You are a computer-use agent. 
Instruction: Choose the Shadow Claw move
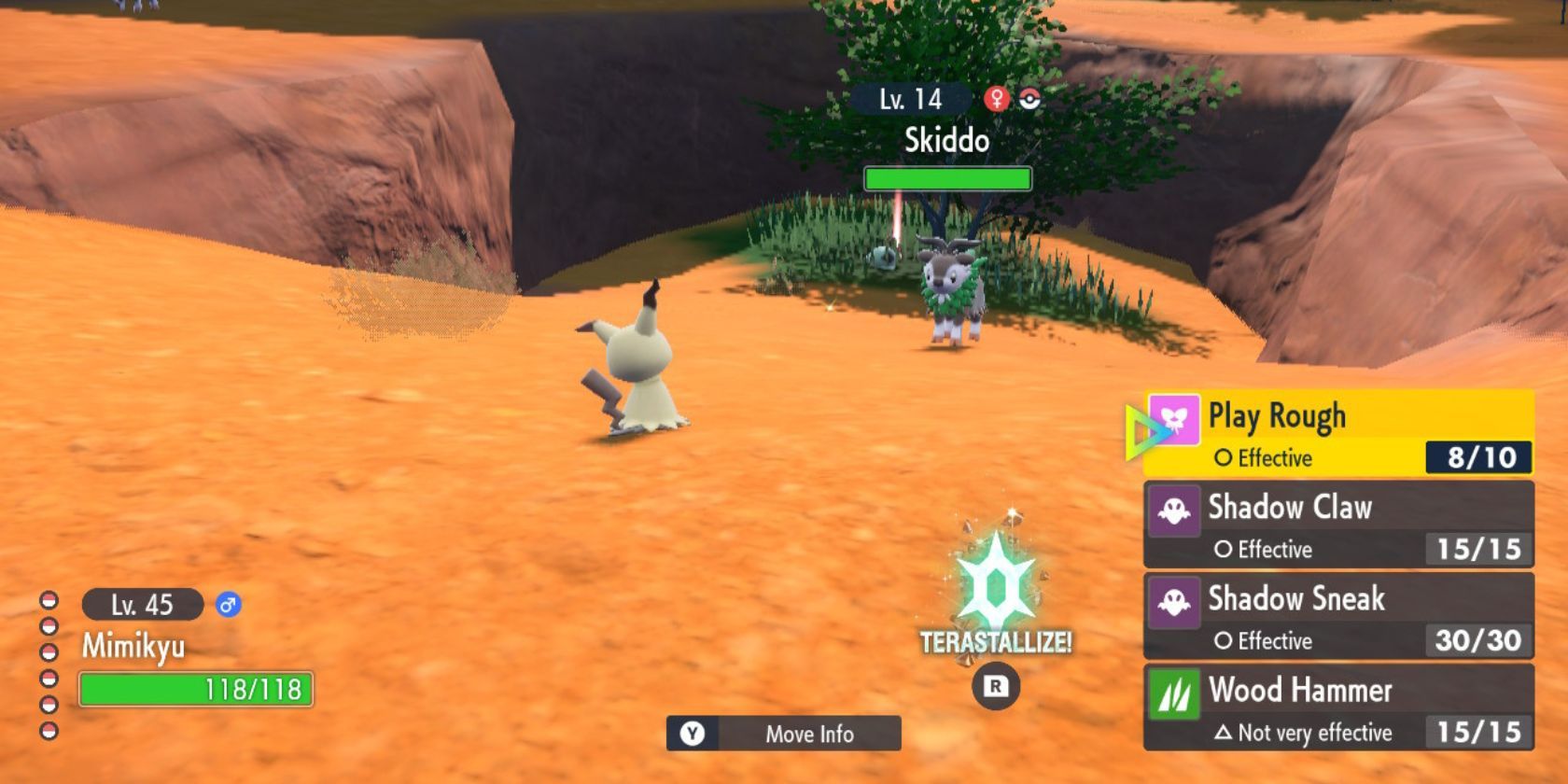pyautogui.click(x=1338, y=525)
